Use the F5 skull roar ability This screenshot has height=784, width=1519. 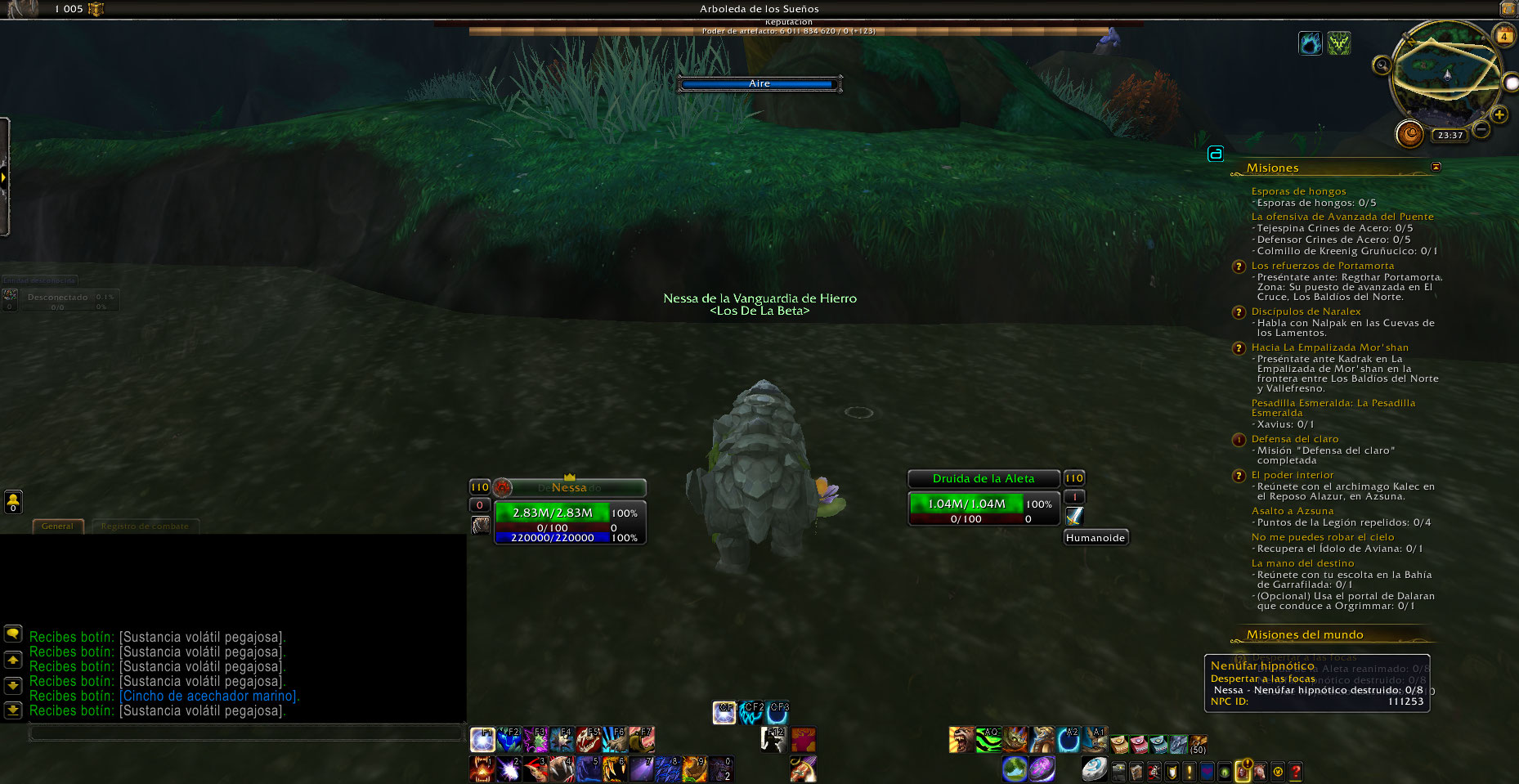589,740
